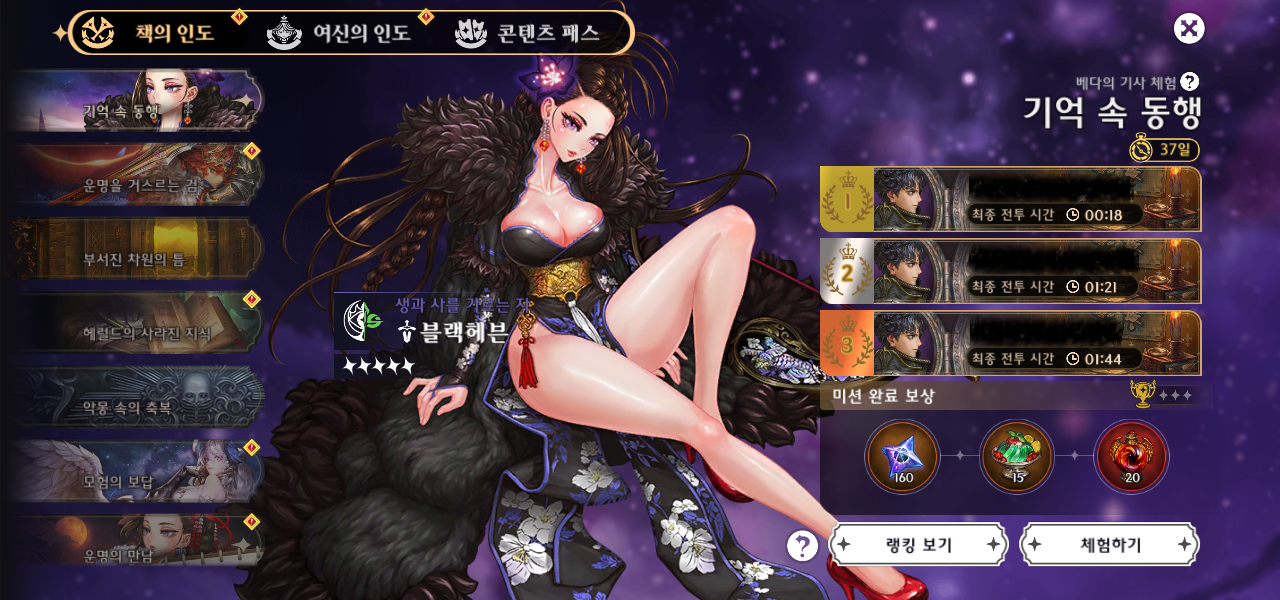Inspect the red orb reward with 20
Screen dimensions: 1280x600
tap(1132, 457)
